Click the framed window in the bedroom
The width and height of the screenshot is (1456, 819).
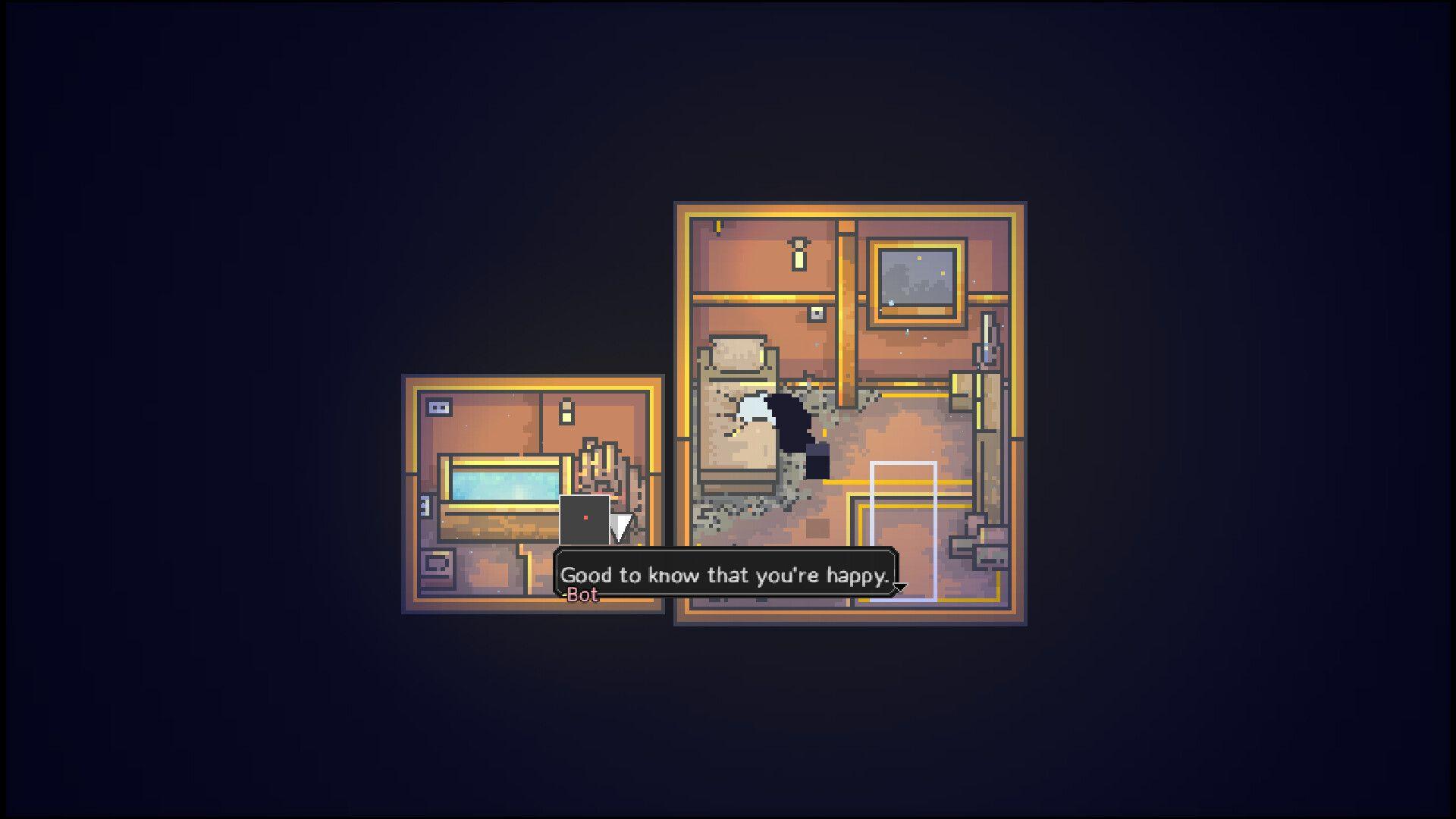coord(916,279)
